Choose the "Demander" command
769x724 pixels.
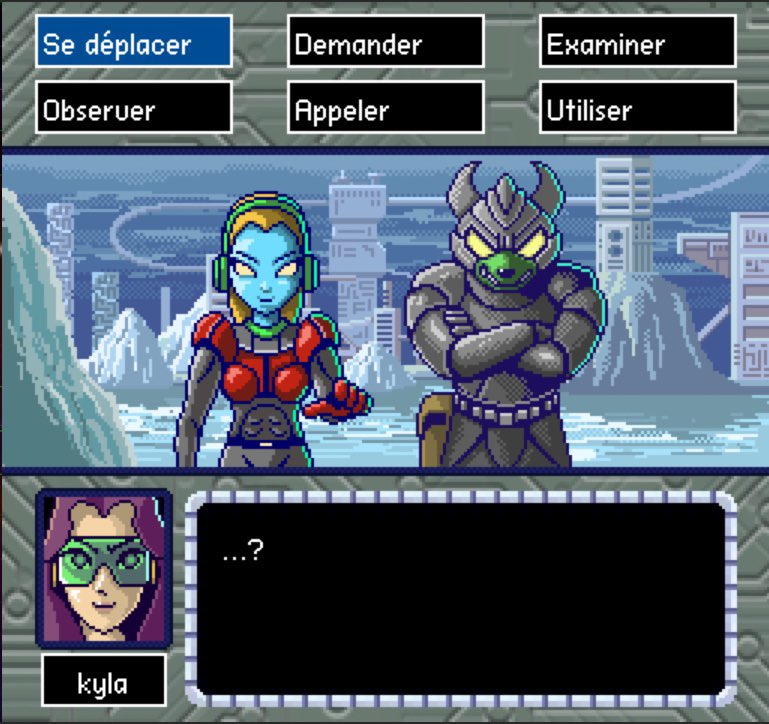coord(385,43)
